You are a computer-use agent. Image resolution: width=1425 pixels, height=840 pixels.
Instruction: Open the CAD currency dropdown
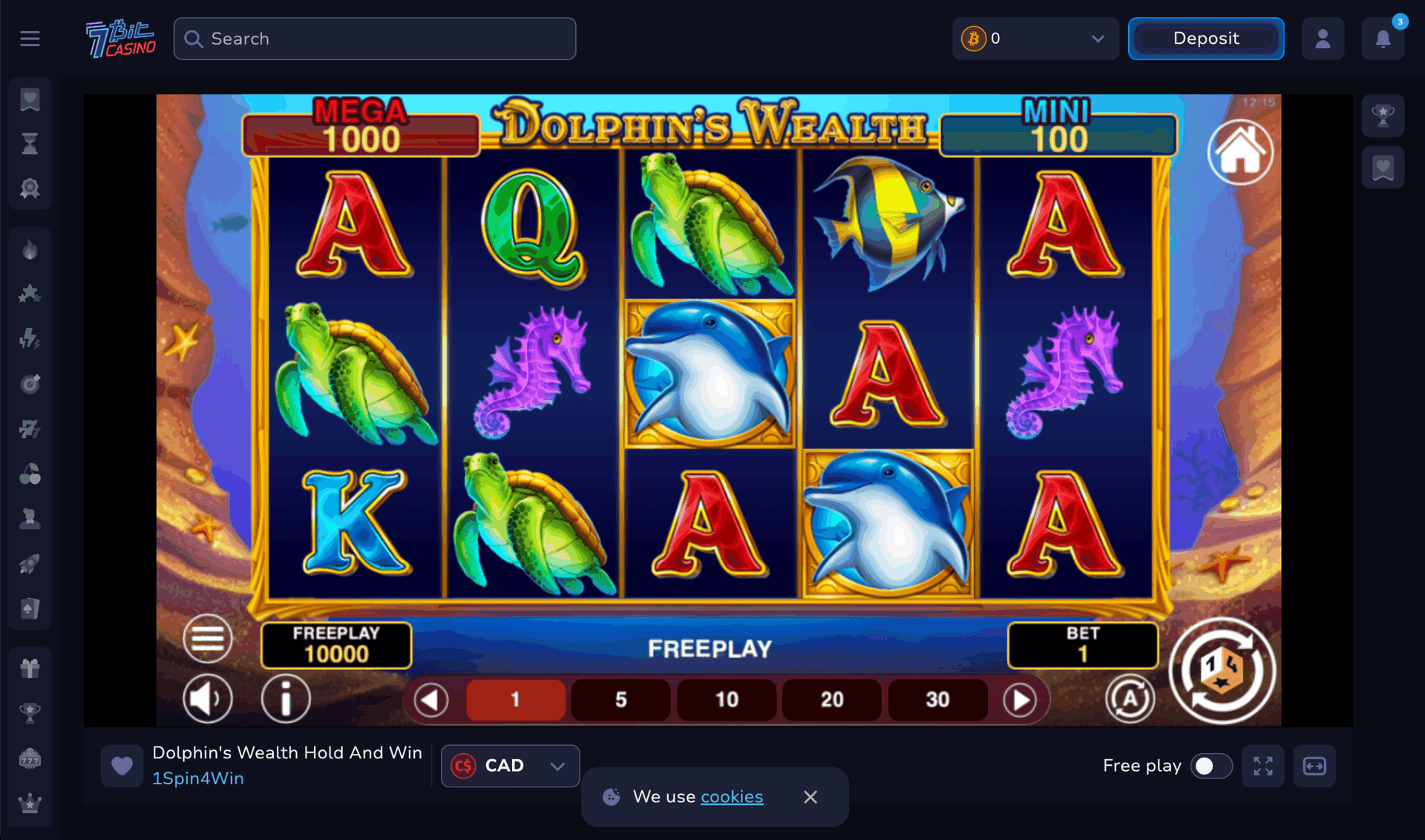(x=509, y=766)
